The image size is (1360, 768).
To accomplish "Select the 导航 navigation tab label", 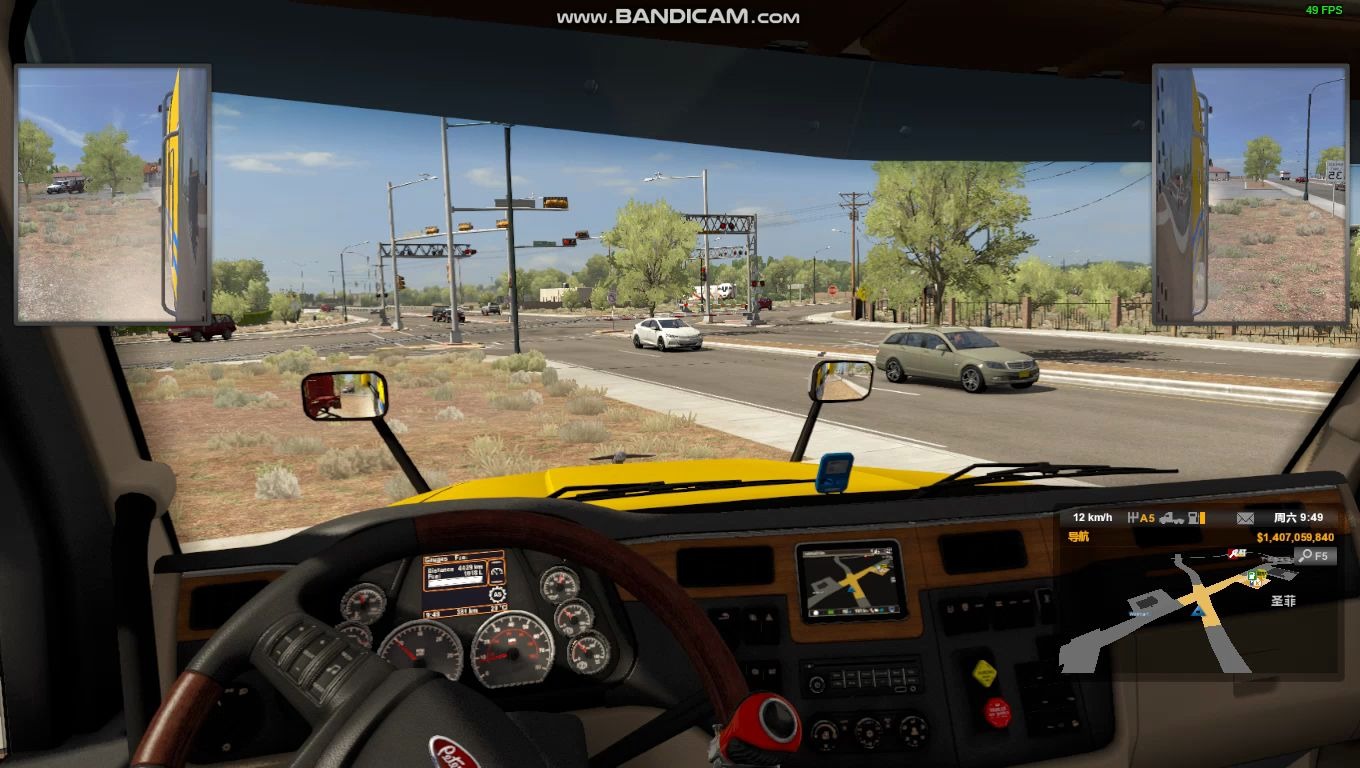I will 1079,537.
